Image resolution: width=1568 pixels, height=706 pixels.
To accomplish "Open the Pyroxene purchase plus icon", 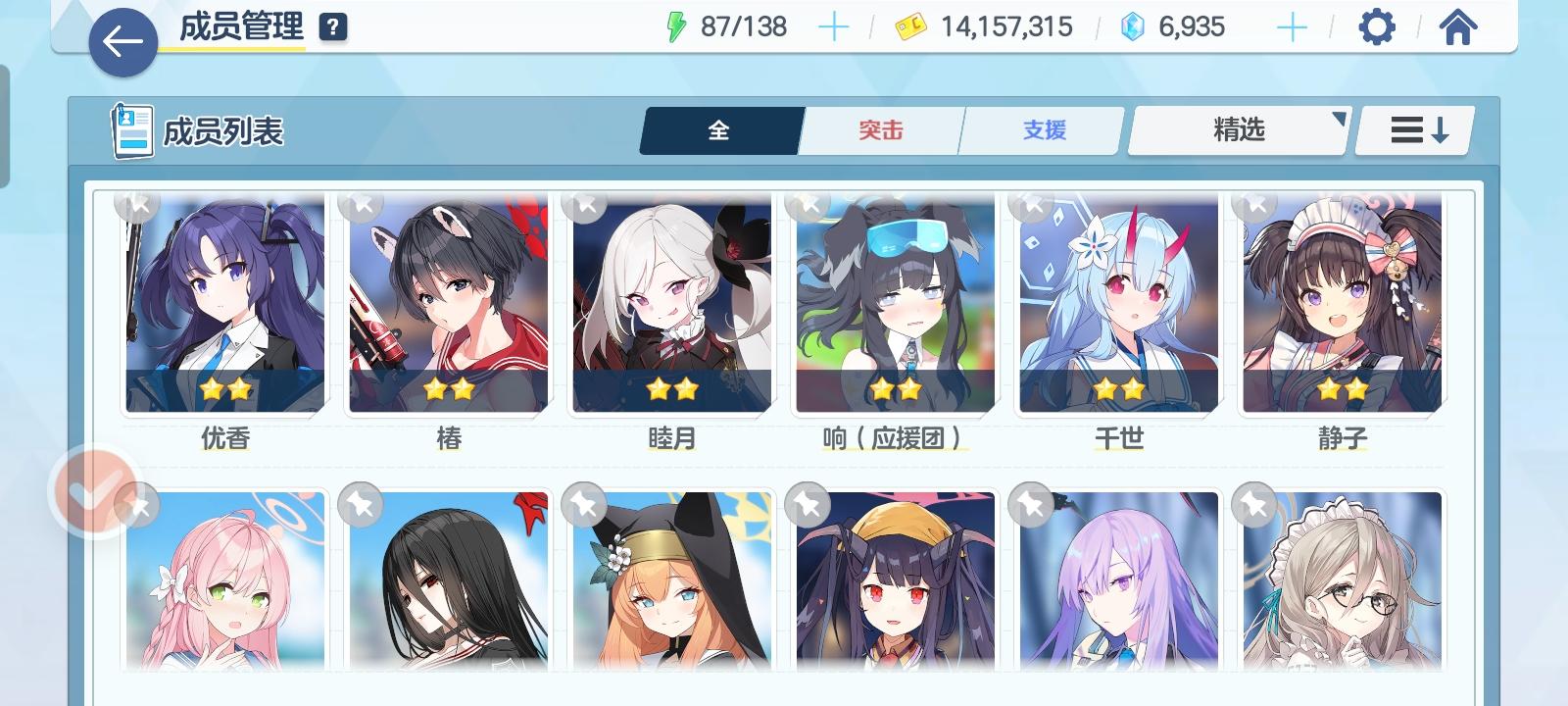I will [1292, 26].
